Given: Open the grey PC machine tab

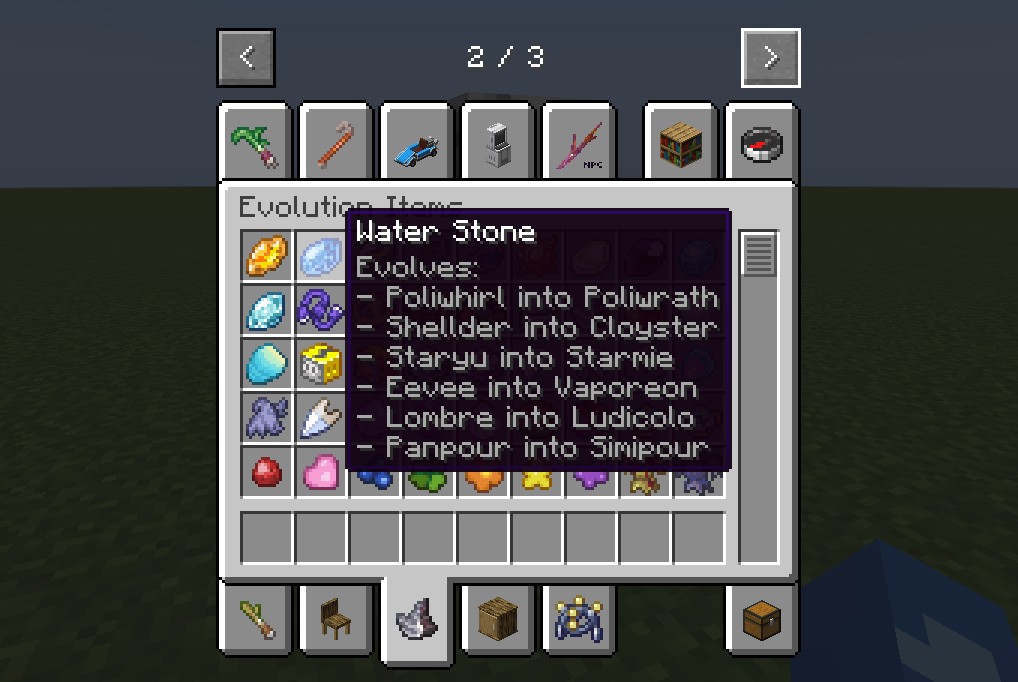Looking at the screenshot, I should tap(499, 144).
